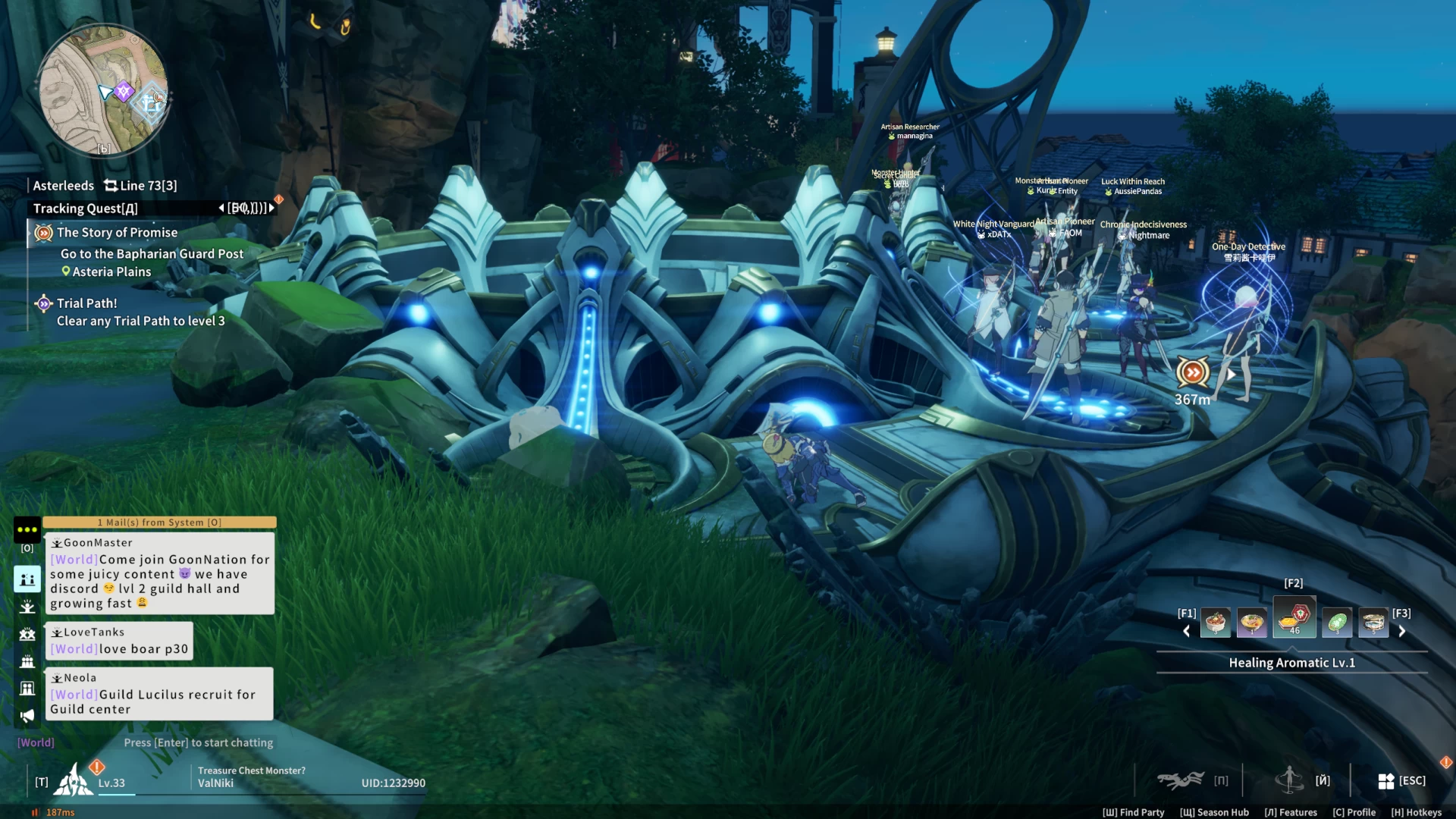
Task: Click the Line 73 switch-line button
Action: [140, 186]
